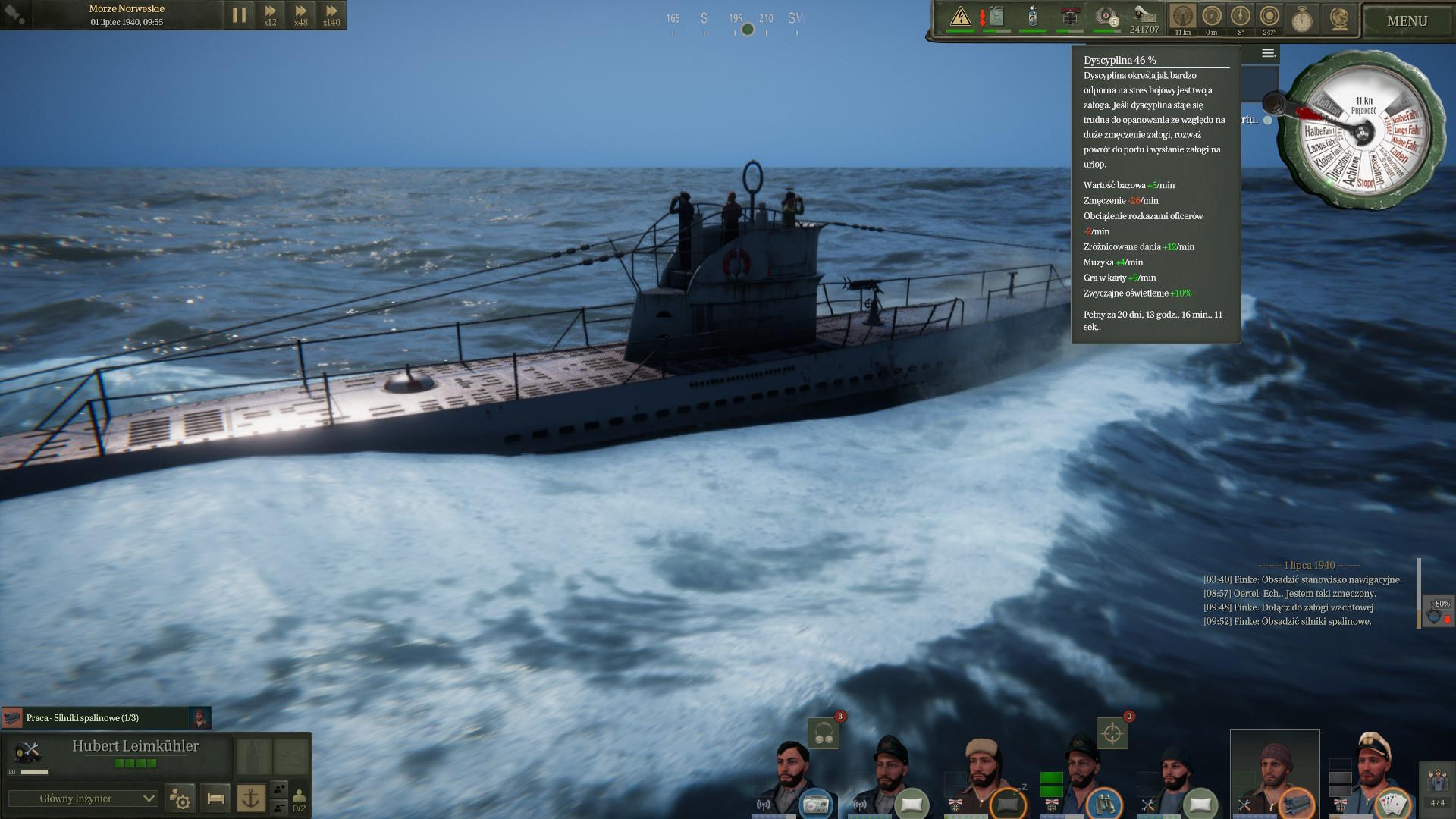
Task: Open the globe map
Action: 1339,19
